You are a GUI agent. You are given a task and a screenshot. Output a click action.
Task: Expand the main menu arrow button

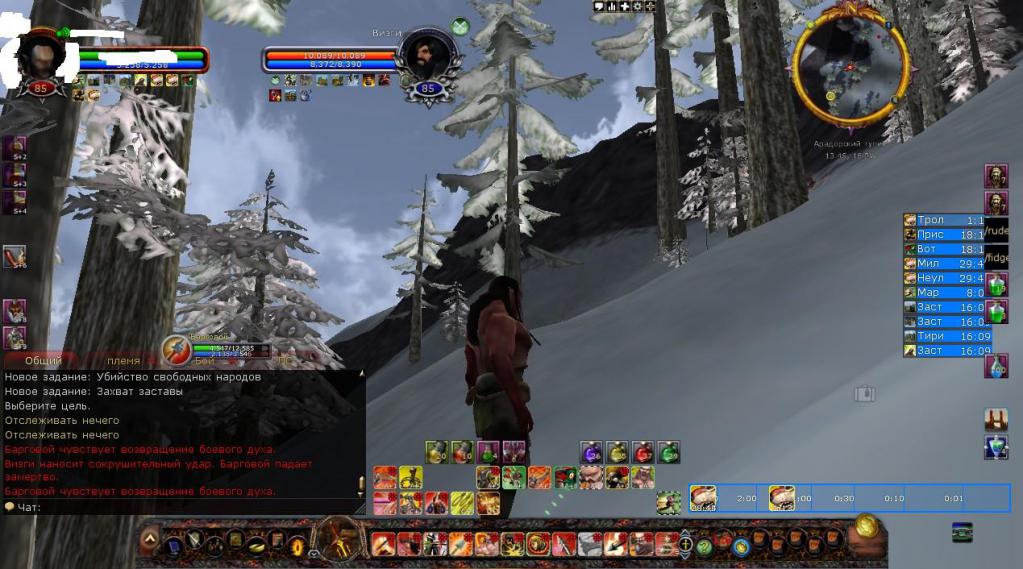click(x=149, y=541)
